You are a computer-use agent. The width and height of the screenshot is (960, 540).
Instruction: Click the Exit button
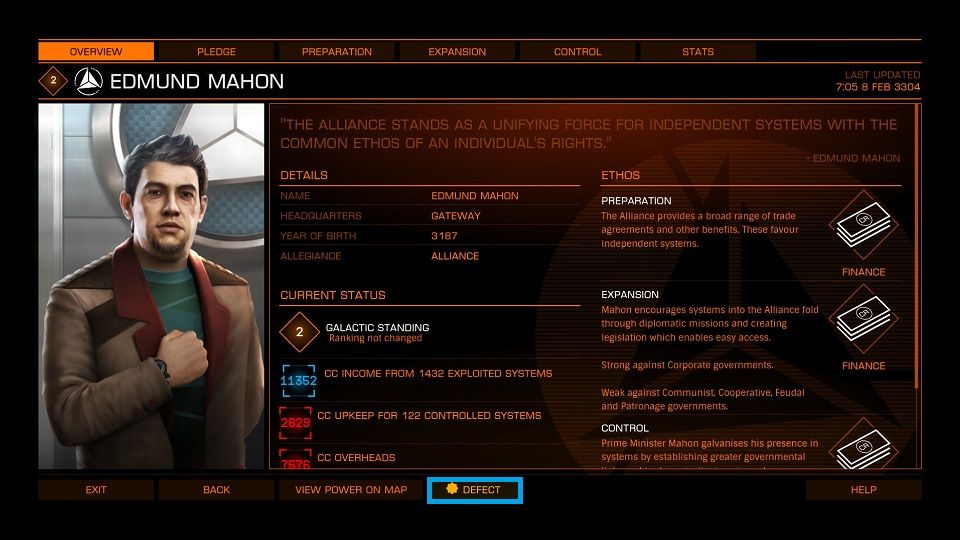(96, 490)
